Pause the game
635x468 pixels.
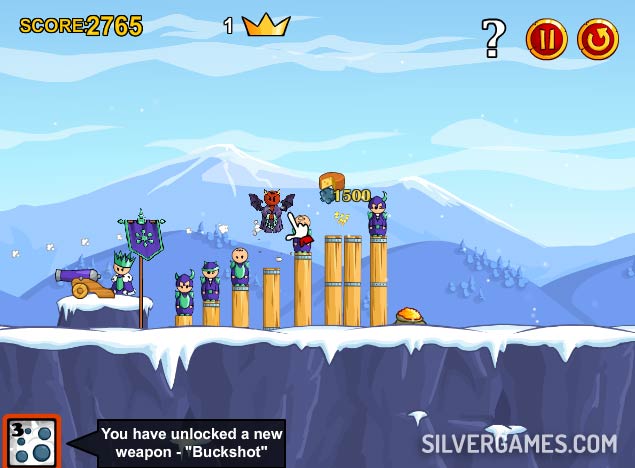coord(547,39)
